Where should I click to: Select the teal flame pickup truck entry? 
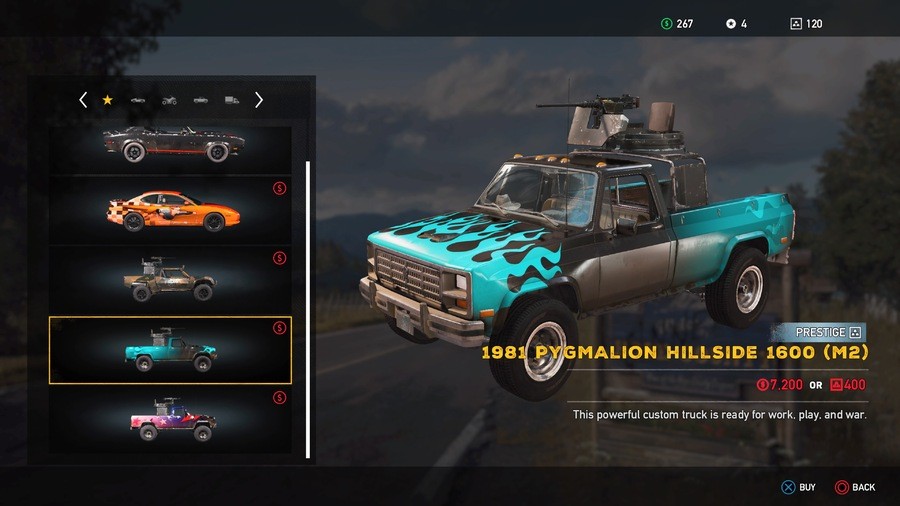click(x=170, y=350)
